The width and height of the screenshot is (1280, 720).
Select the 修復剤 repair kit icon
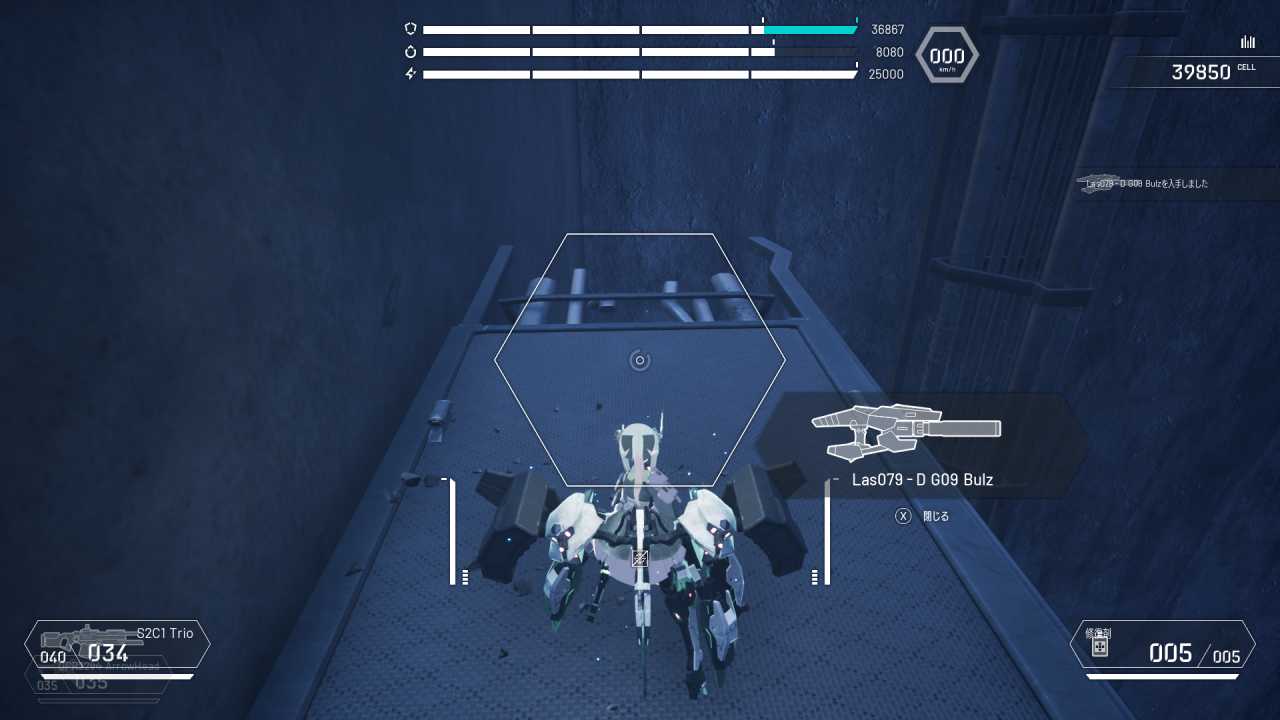[x=1099, y=649]
